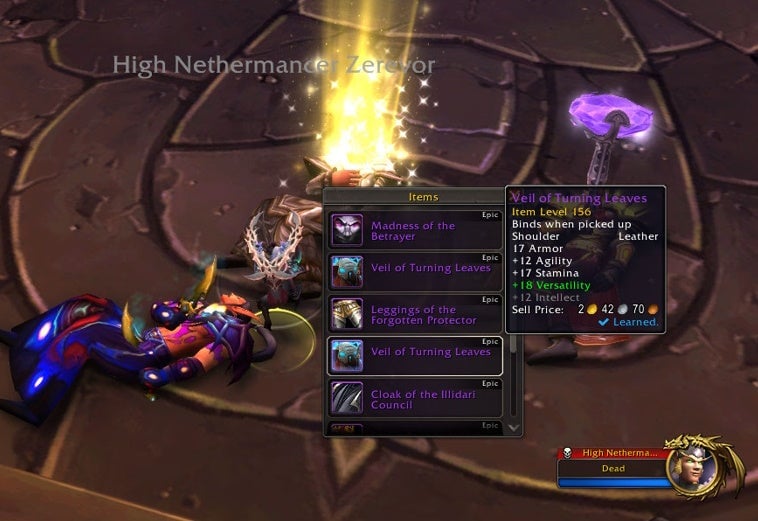Select Cloak of the Illidari Council
Viewport: 758px width, 521px height.
coord(414,399)
